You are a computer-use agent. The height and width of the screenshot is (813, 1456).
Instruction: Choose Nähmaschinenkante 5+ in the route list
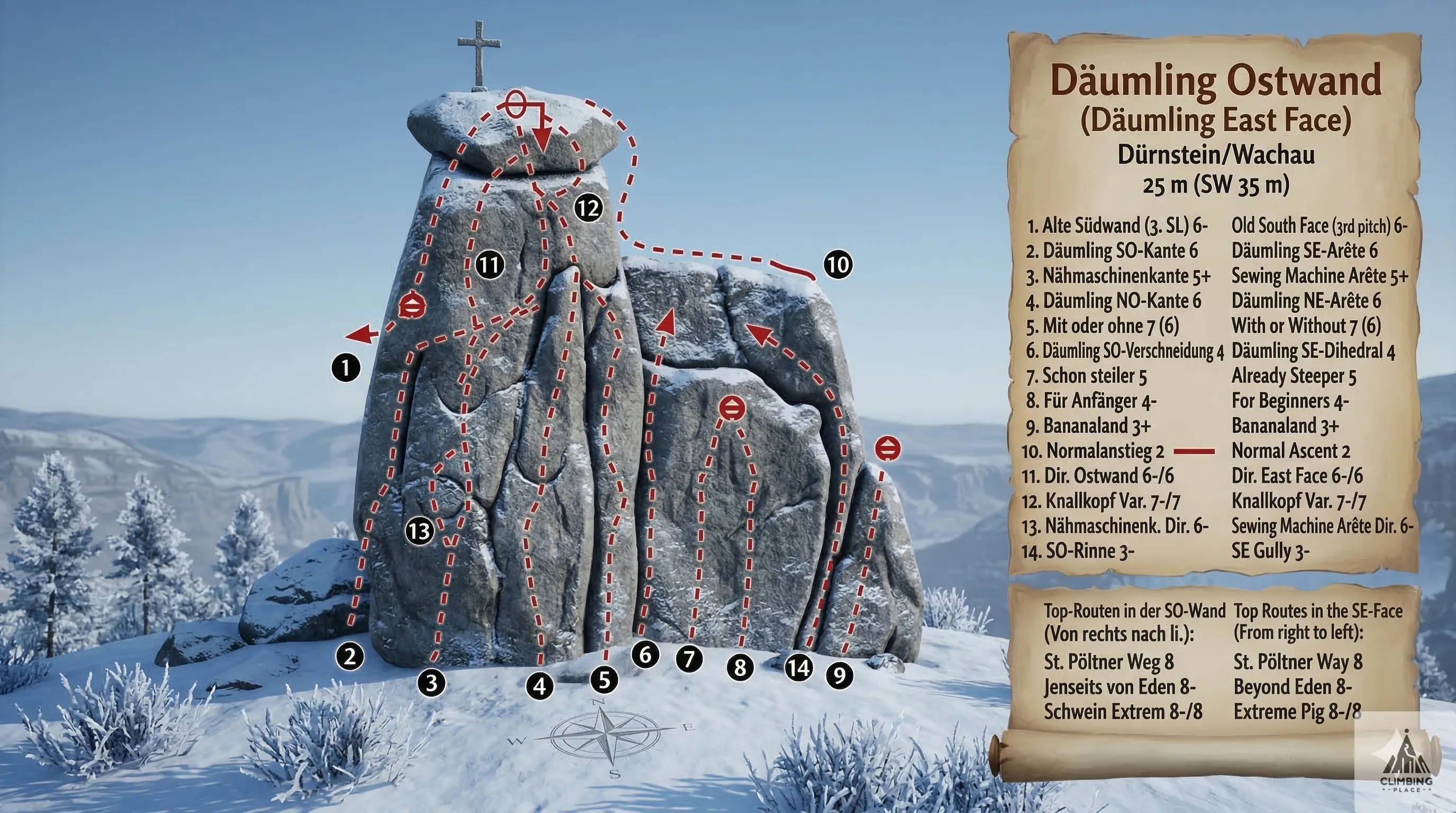[1118, 276]
